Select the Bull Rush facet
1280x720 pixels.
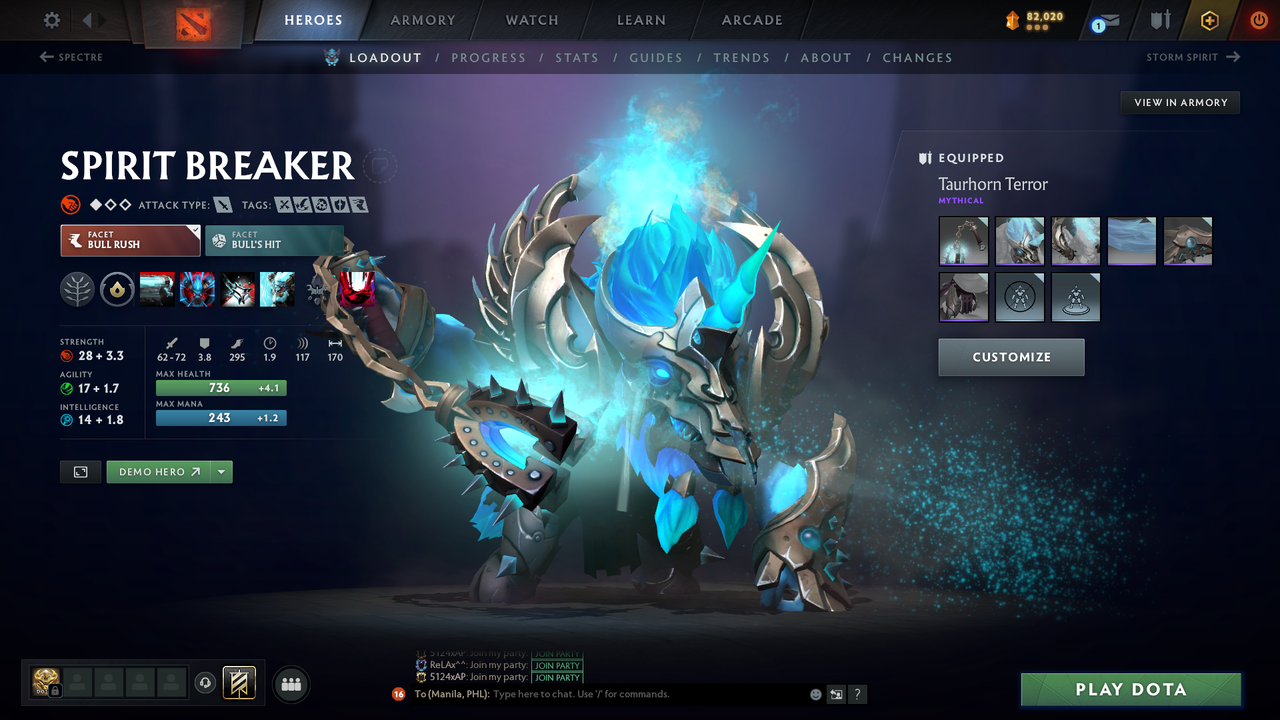pyautogui.click(x=130, y=240)
